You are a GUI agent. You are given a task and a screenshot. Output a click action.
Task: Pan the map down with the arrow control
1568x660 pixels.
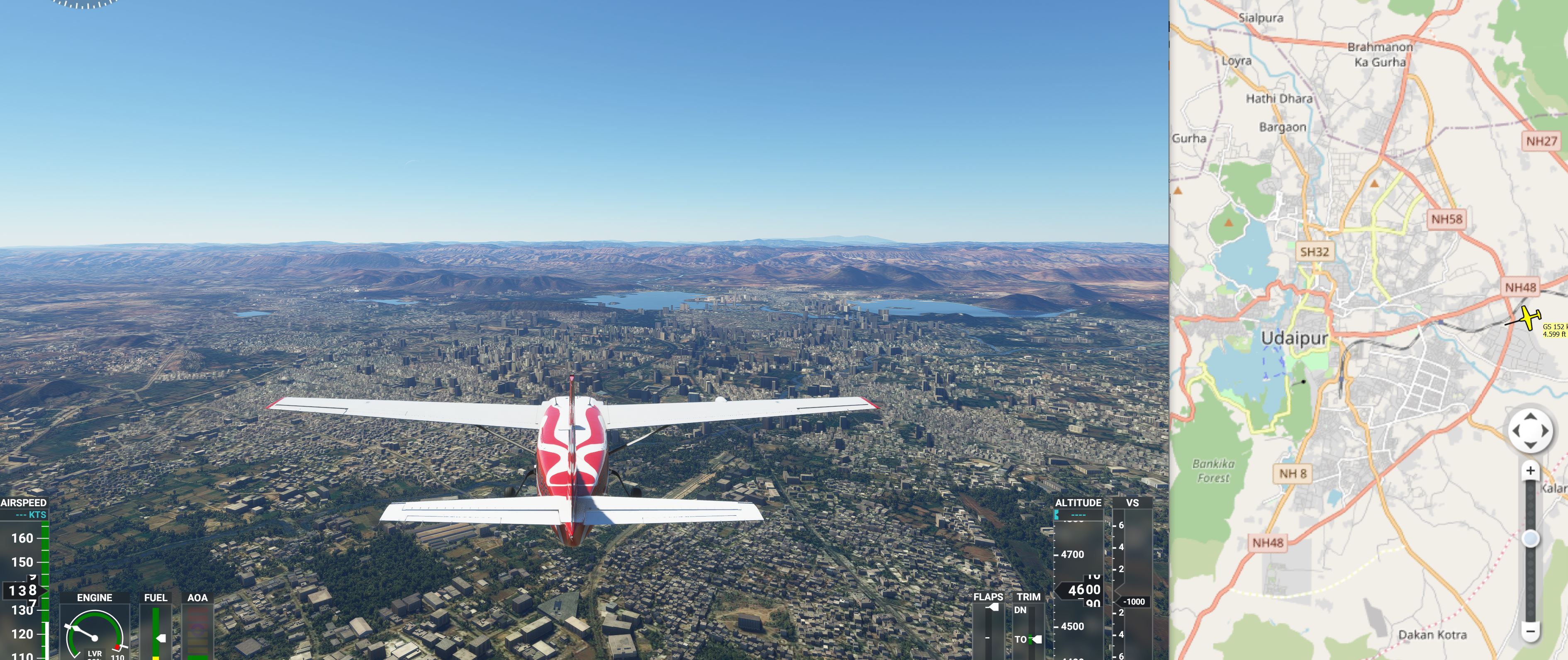[x=1530, y=445]
